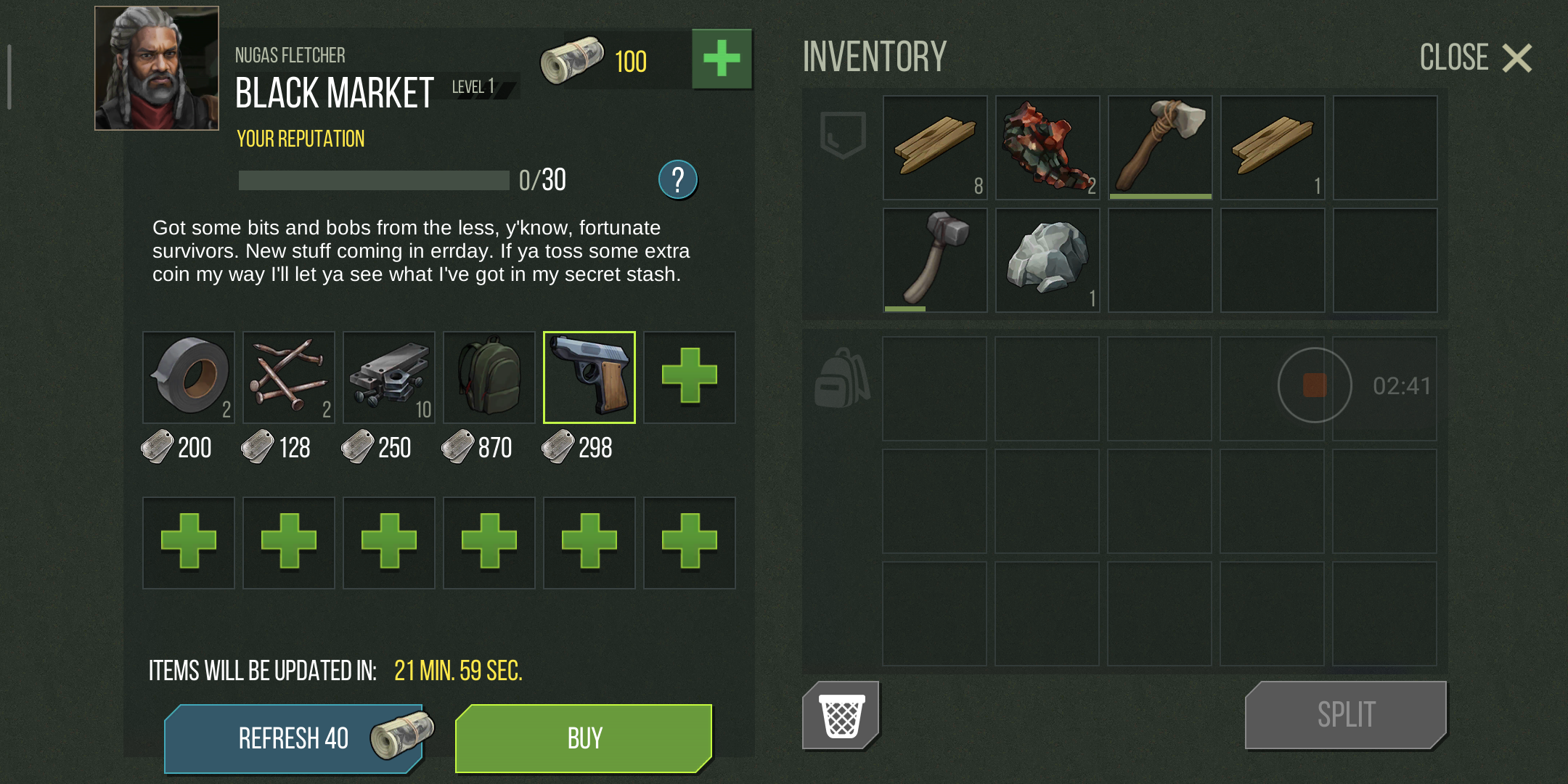Choose the stone hatchet in inventory
The height and width of the screenshot is (784, 1568).
tap(1160, 147)
